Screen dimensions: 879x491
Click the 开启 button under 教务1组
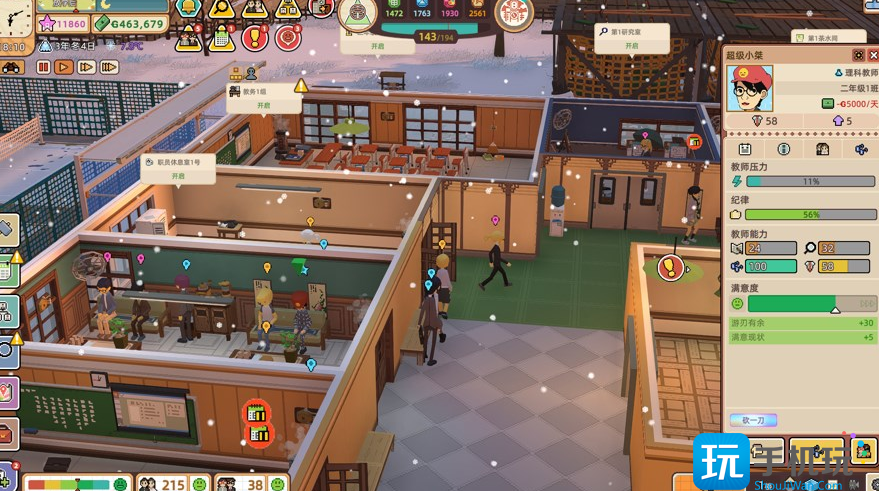264,105
